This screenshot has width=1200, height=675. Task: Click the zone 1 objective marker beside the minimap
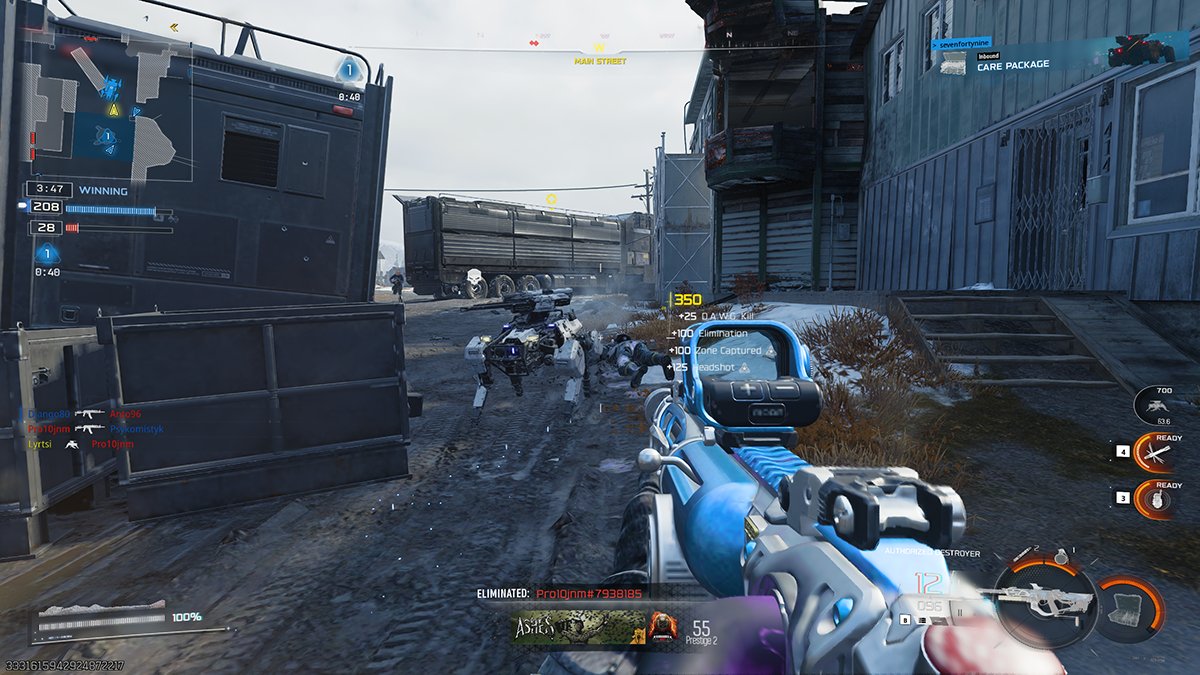coord(349,69)
